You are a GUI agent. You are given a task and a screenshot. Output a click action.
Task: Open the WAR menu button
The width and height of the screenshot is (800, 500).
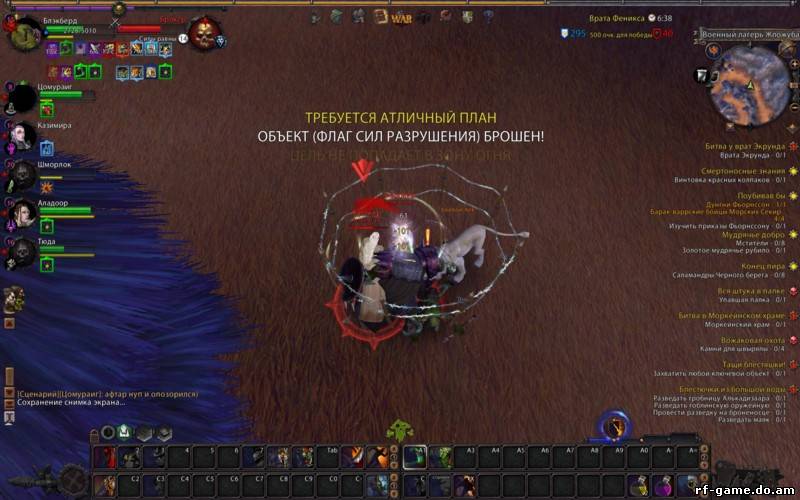[x=402, y=17]
